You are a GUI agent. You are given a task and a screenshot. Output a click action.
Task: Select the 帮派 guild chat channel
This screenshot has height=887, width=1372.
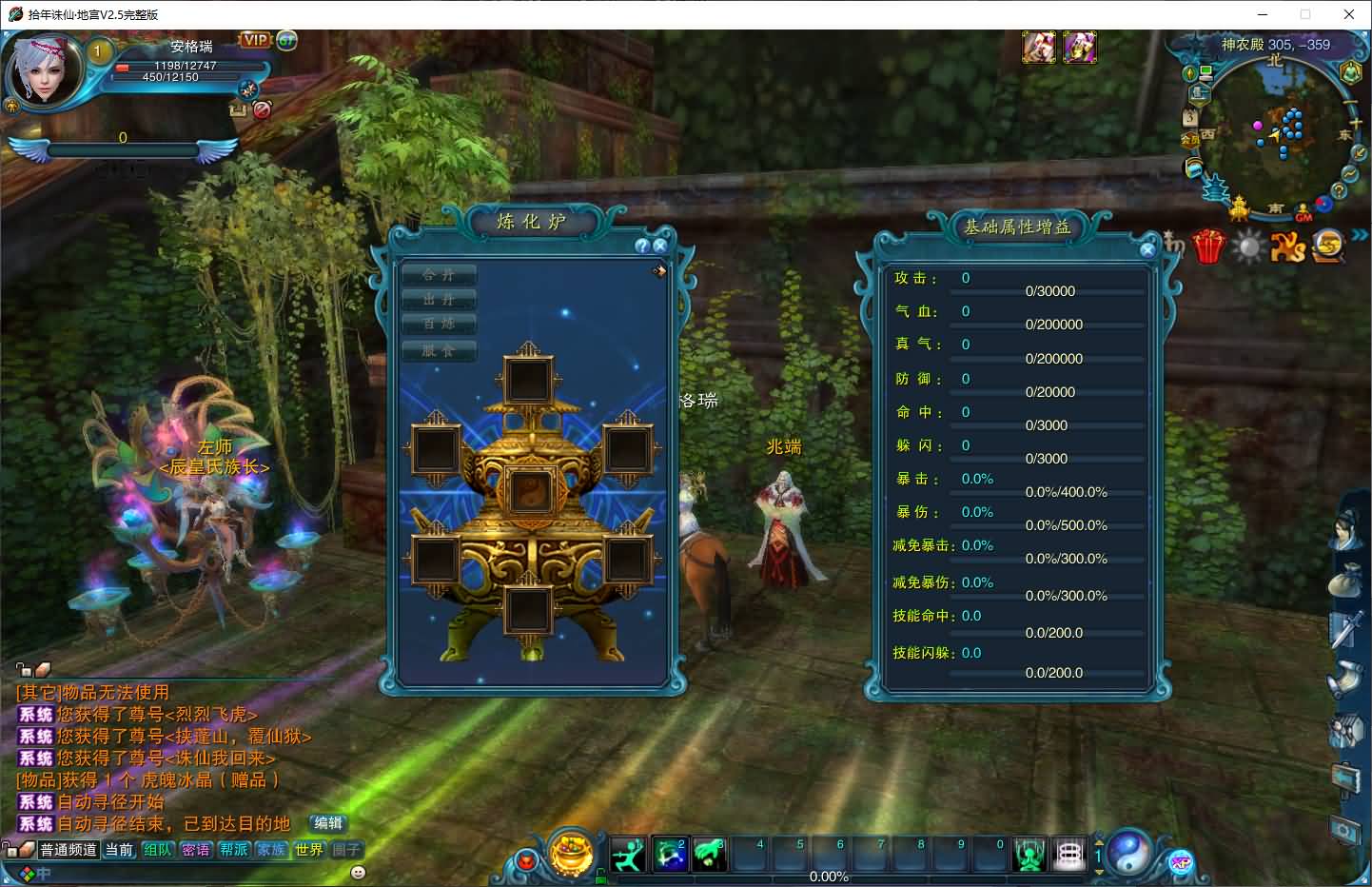[x=234, y=850]
